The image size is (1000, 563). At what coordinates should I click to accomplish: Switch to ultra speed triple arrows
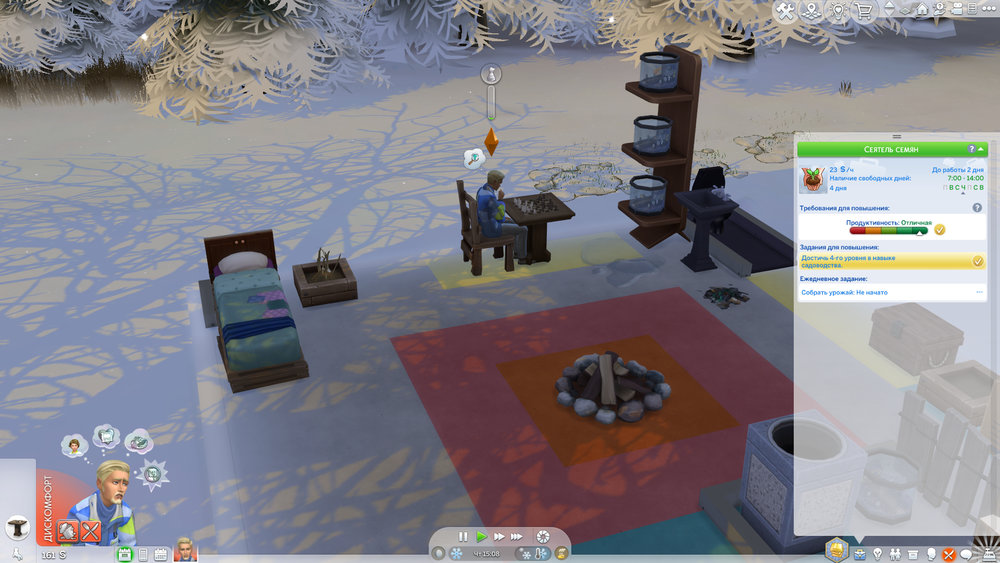tap(517, 537)
